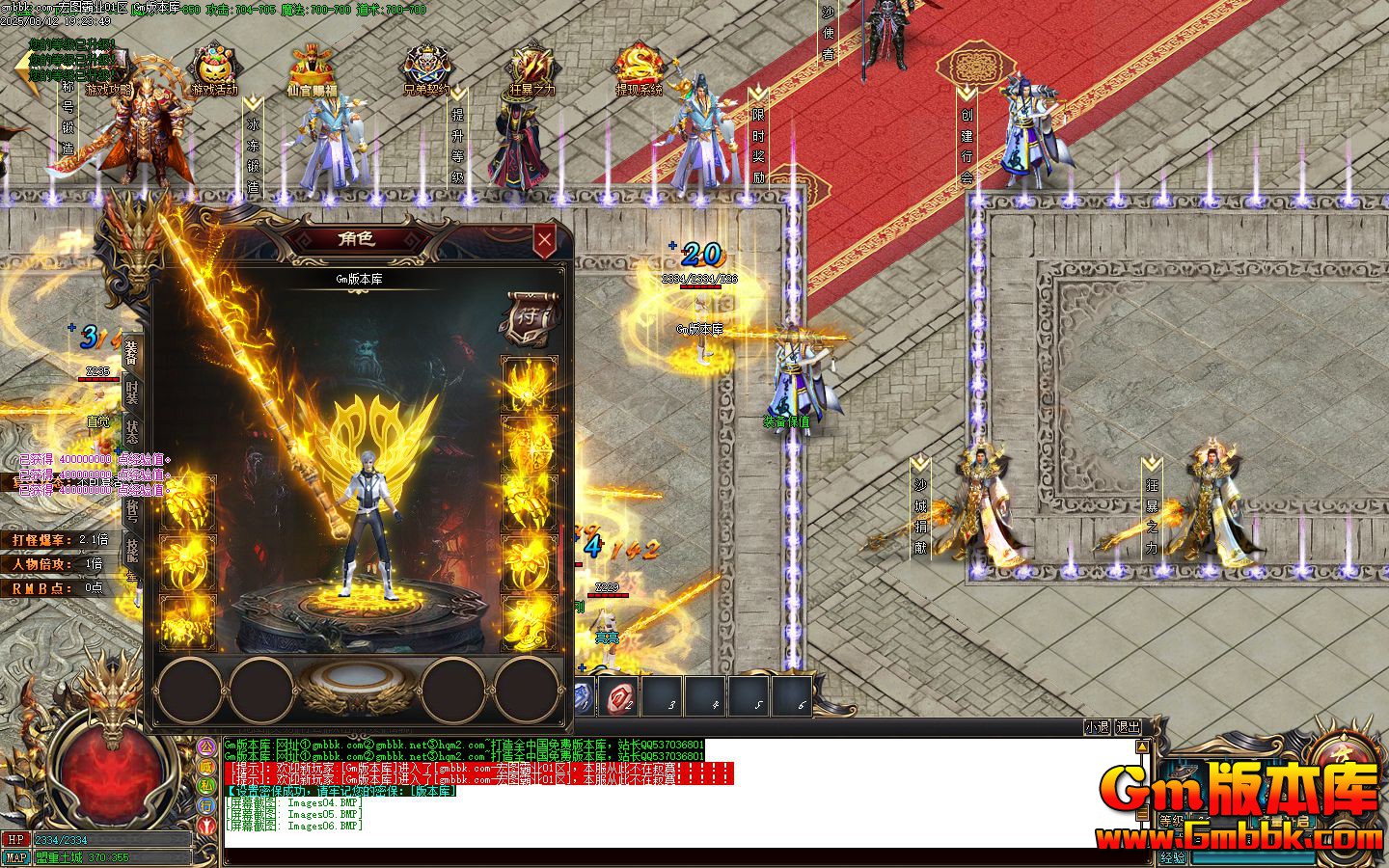Click the up triangle beside the minimap panel

[1142, 746]
